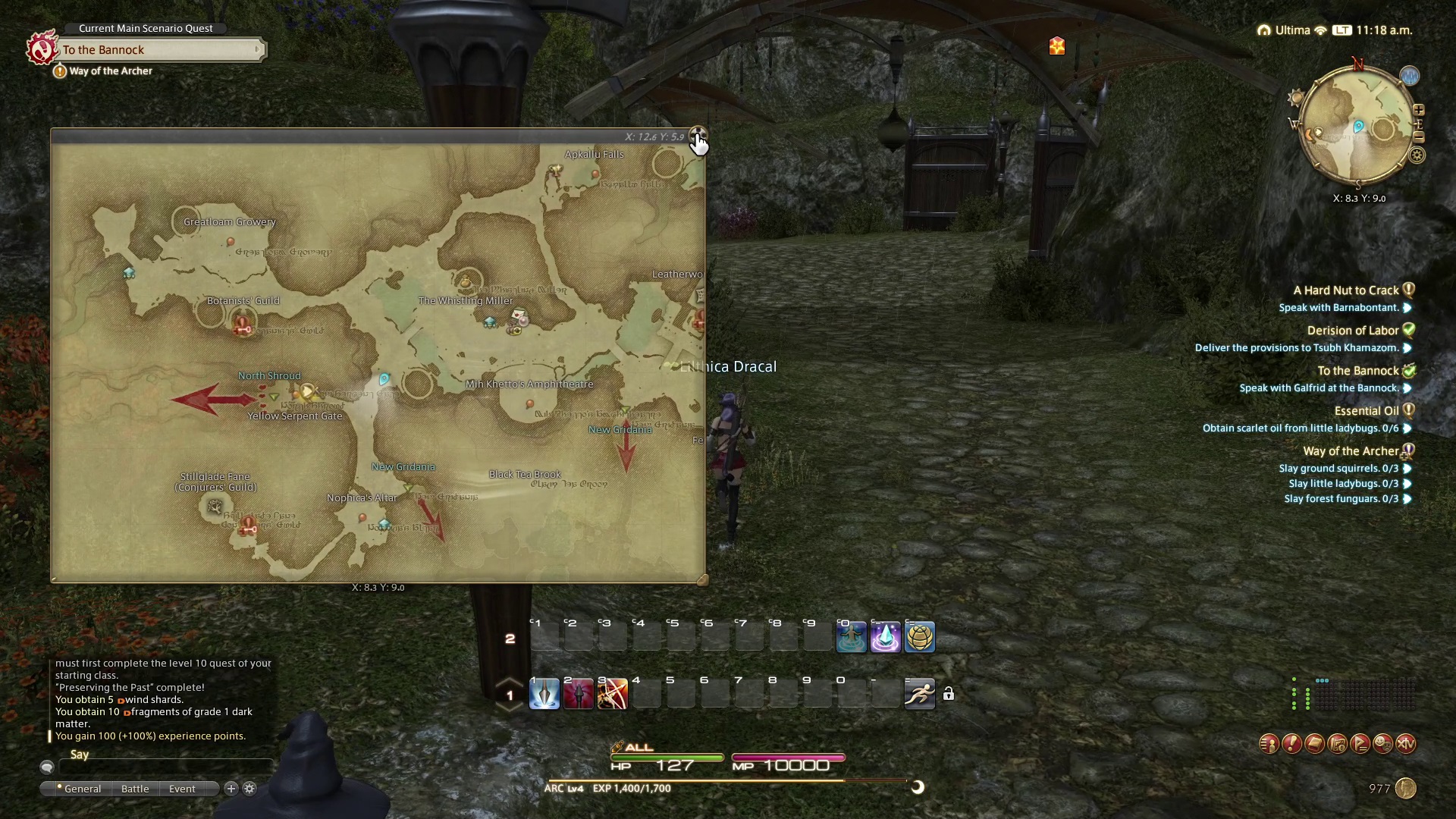Viewport: 1456px width, 819px height.
Task: Open the Essential Oil quest entry
Action: [x=1366, y=411]
